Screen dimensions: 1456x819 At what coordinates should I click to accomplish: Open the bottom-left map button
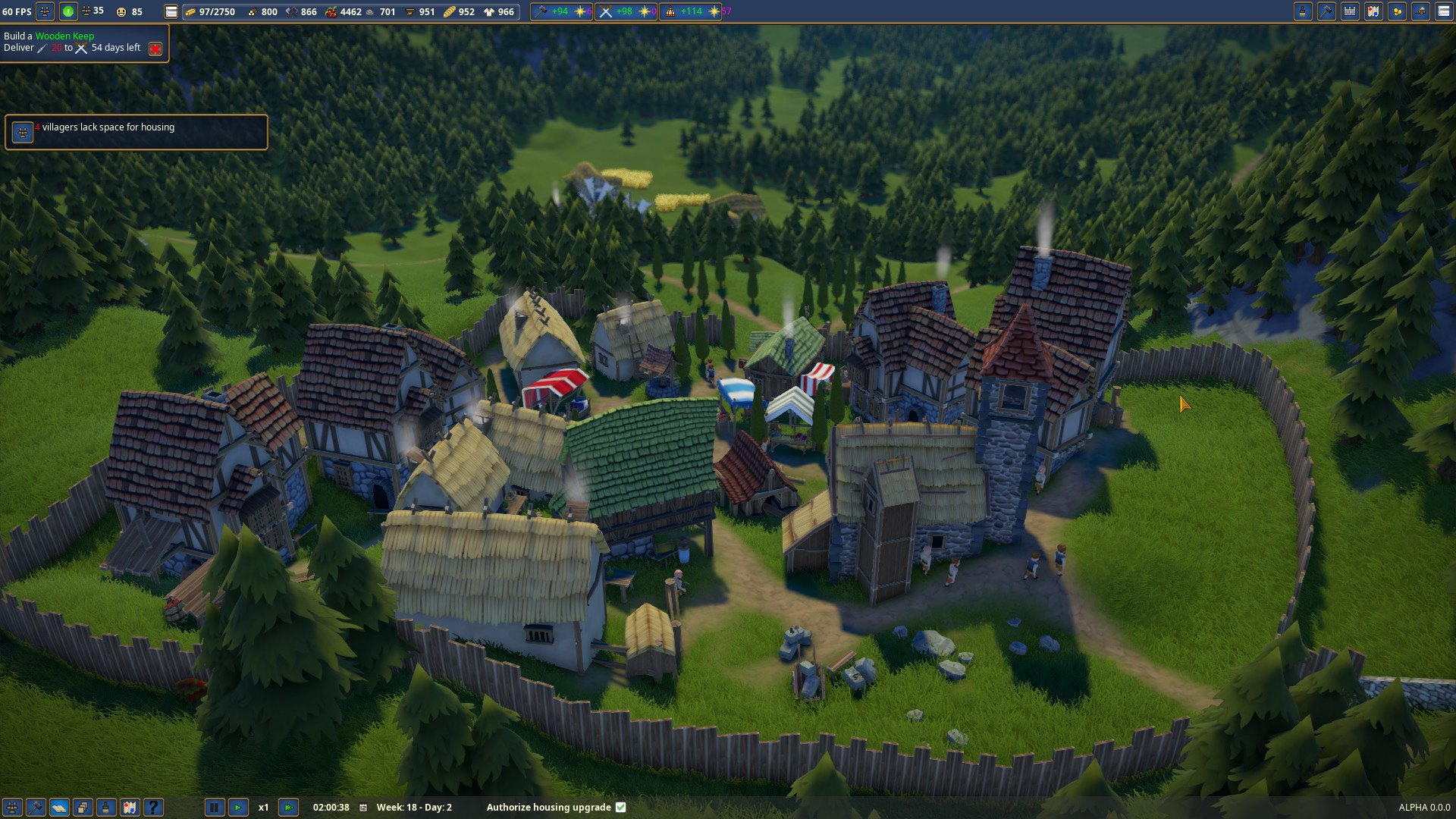tap(130, 808)
